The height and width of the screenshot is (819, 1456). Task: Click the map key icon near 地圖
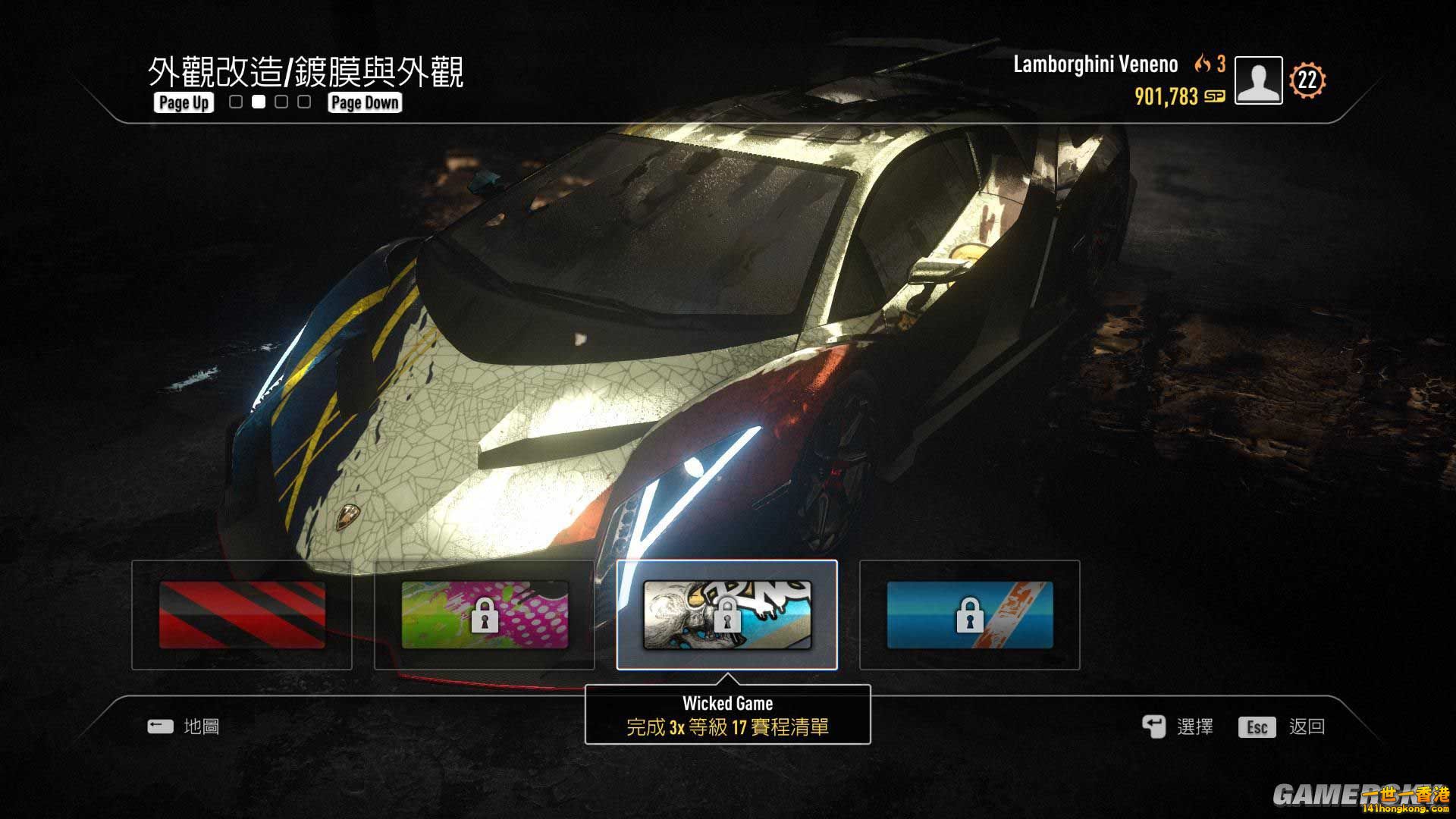coord(159,726)
